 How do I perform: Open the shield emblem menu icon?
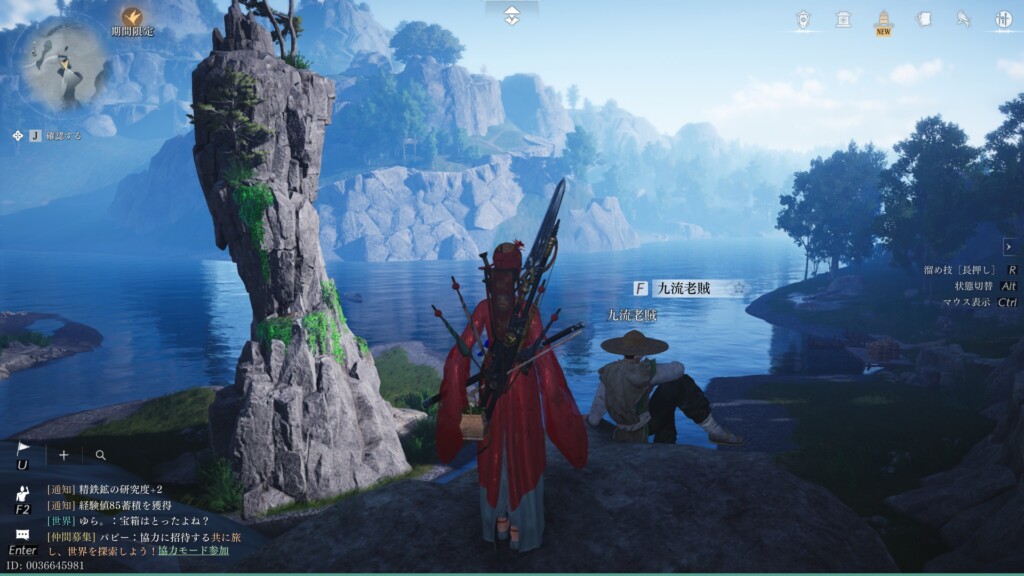coord(803,19)
